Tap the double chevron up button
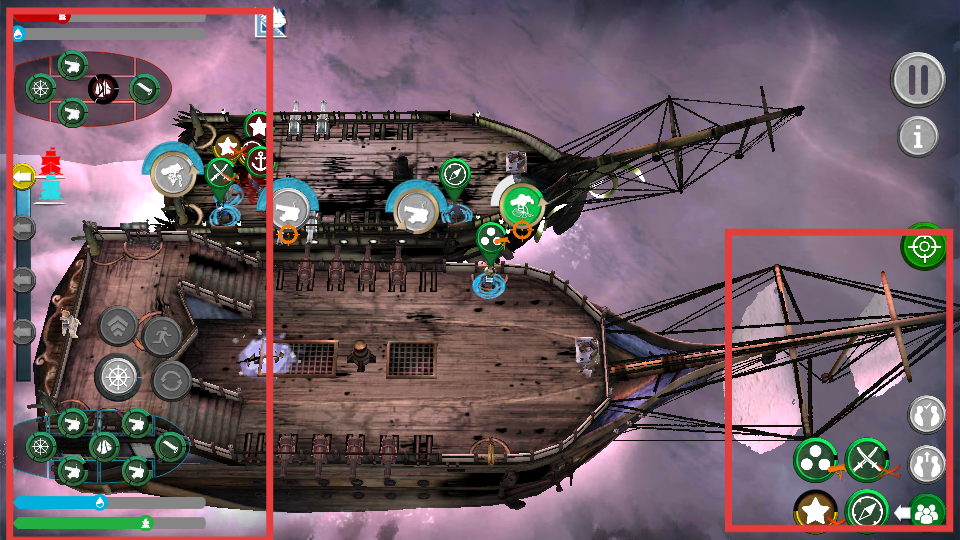This screenshot has width=960, height=540. pyautogui.click(x=118, y=325)
